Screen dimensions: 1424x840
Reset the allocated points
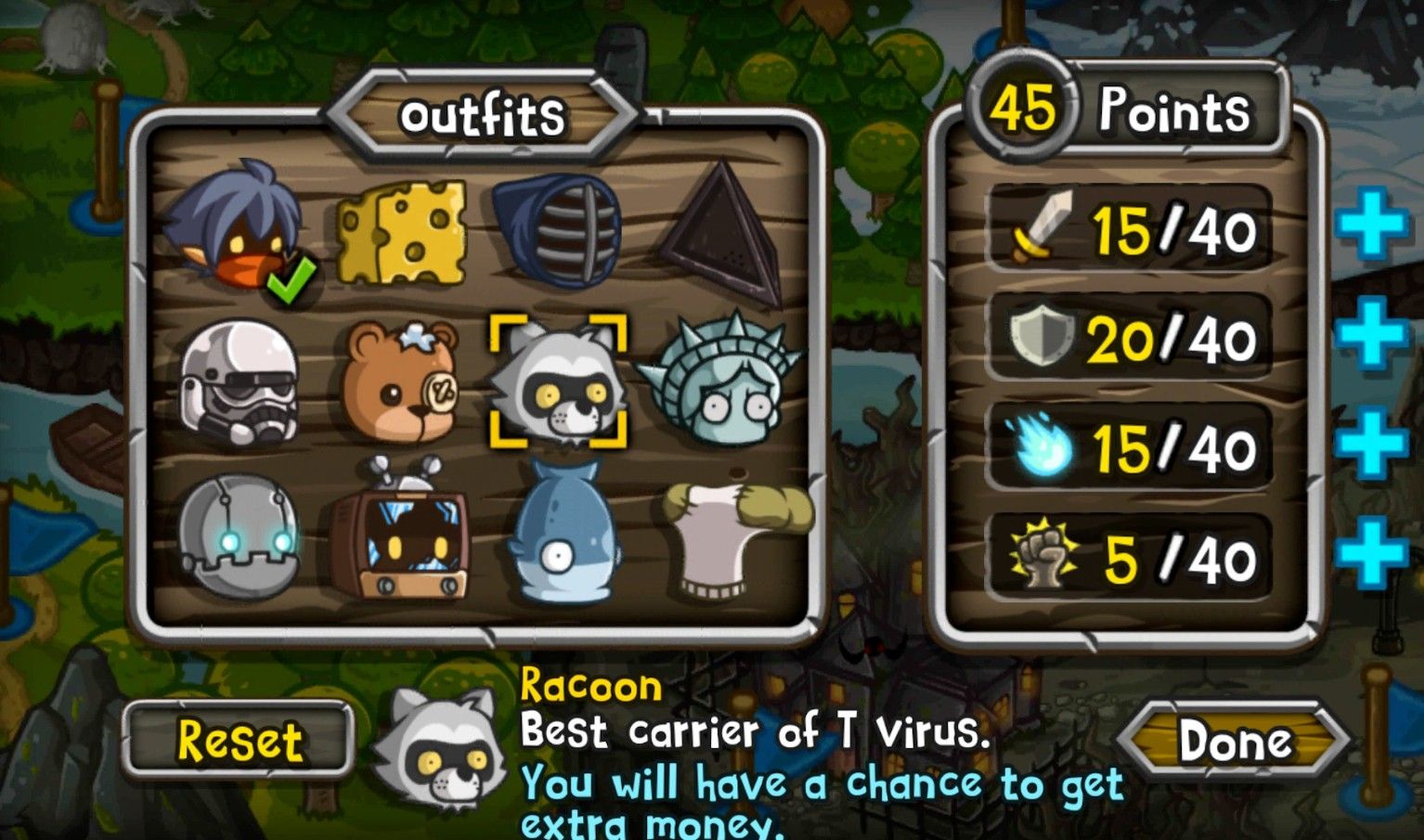(239, 741)
